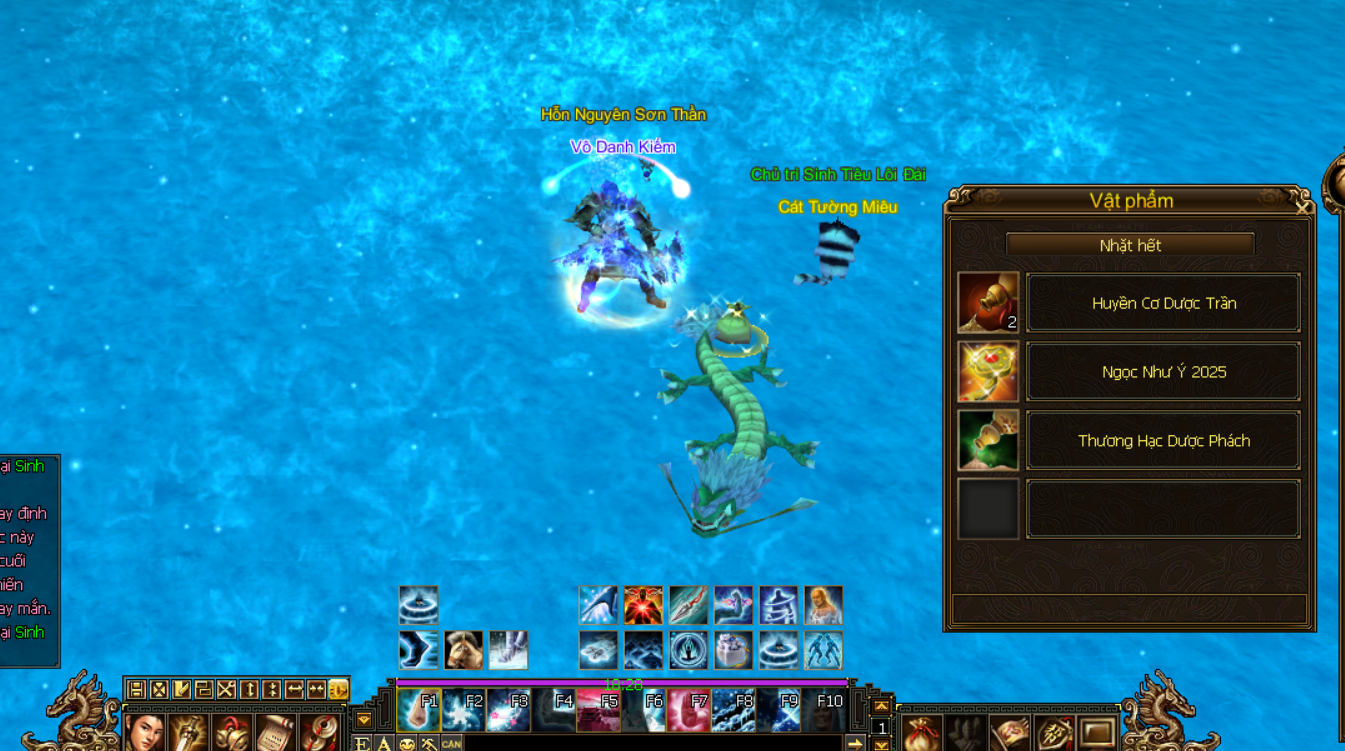Take the Ngọc Như Ý 2025 item

tap(1163, 372)
